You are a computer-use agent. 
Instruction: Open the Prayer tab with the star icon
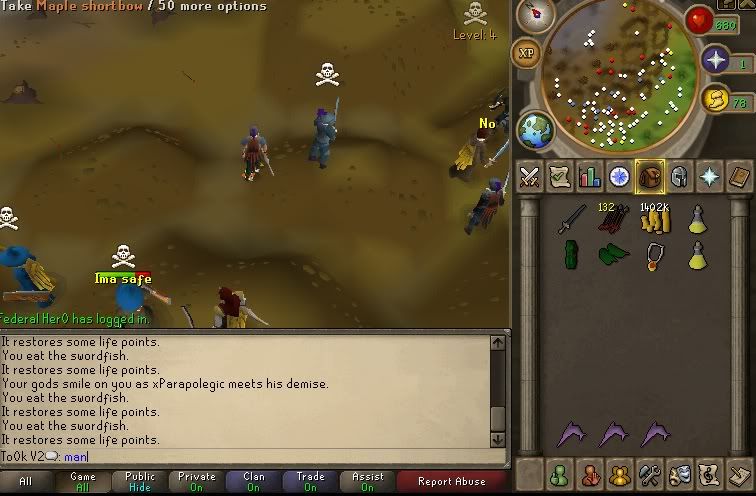(x=708, y=177)
